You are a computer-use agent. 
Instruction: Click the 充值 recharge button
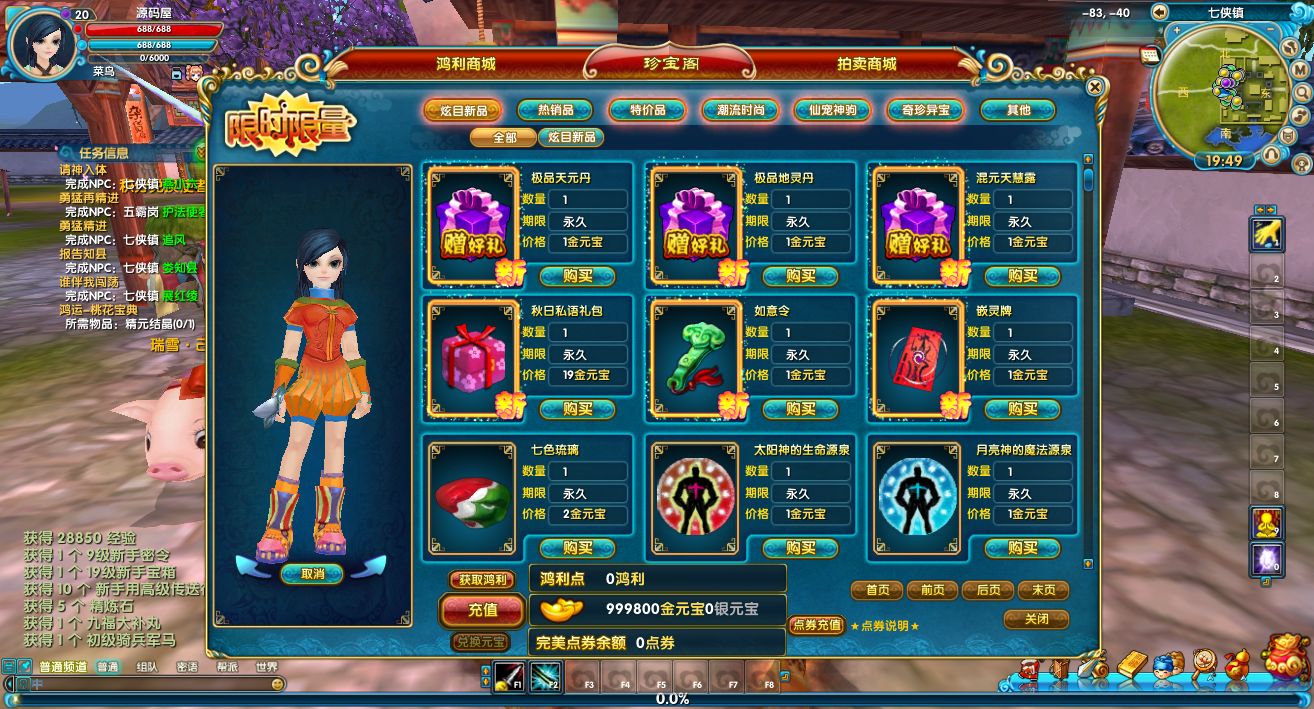[482, 609]
